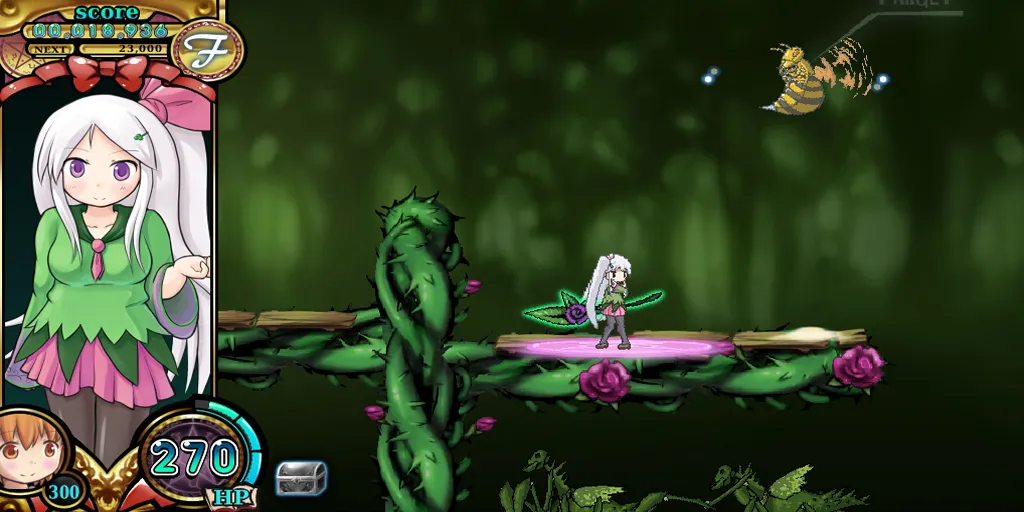This screenshot has width=1024, height=512.
Task: Click the F rank emblem
Action: point(208,49)
